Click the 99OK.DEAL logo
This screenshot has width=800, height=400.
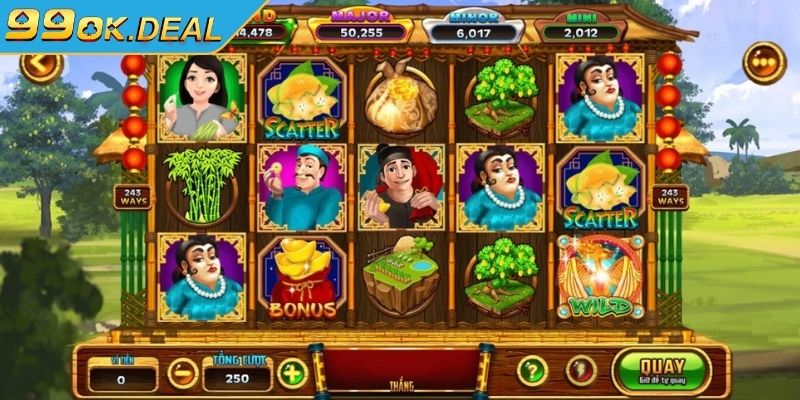112,25
